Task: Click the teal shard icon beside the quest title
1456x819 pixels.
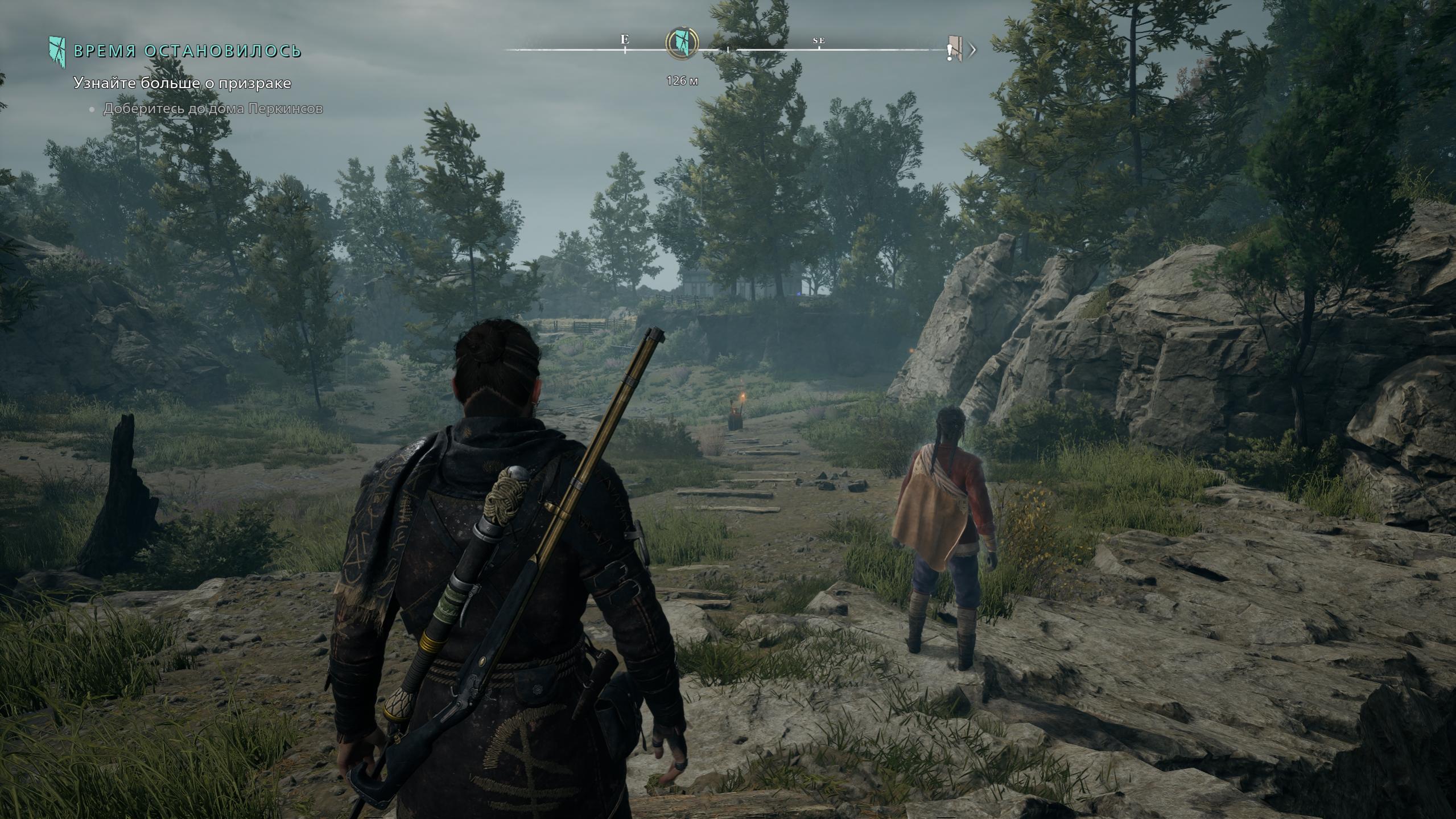Action: (57, 51)
